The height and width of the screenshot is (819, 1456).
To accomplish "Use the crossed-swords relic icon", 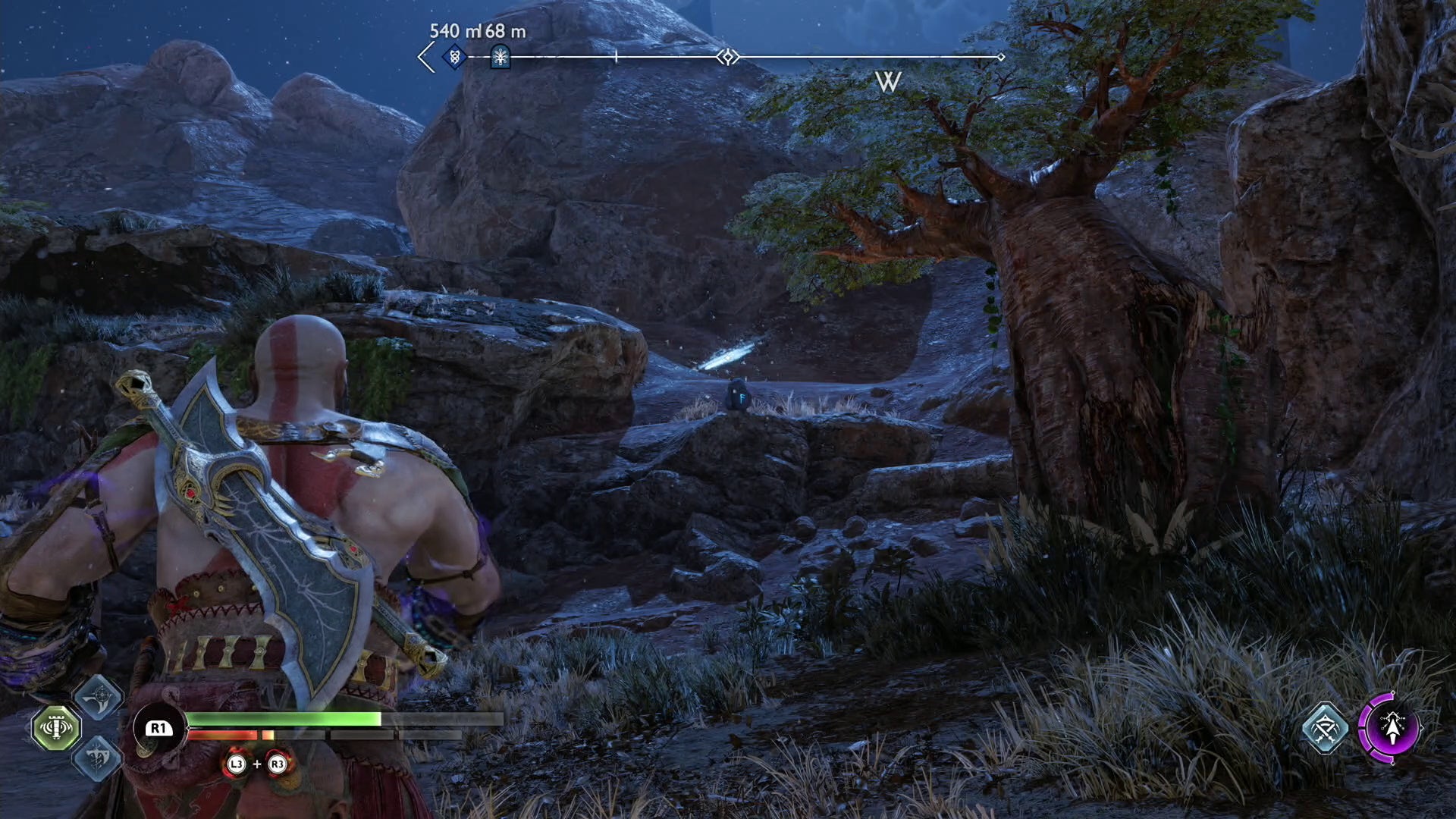I will 1325,729.
